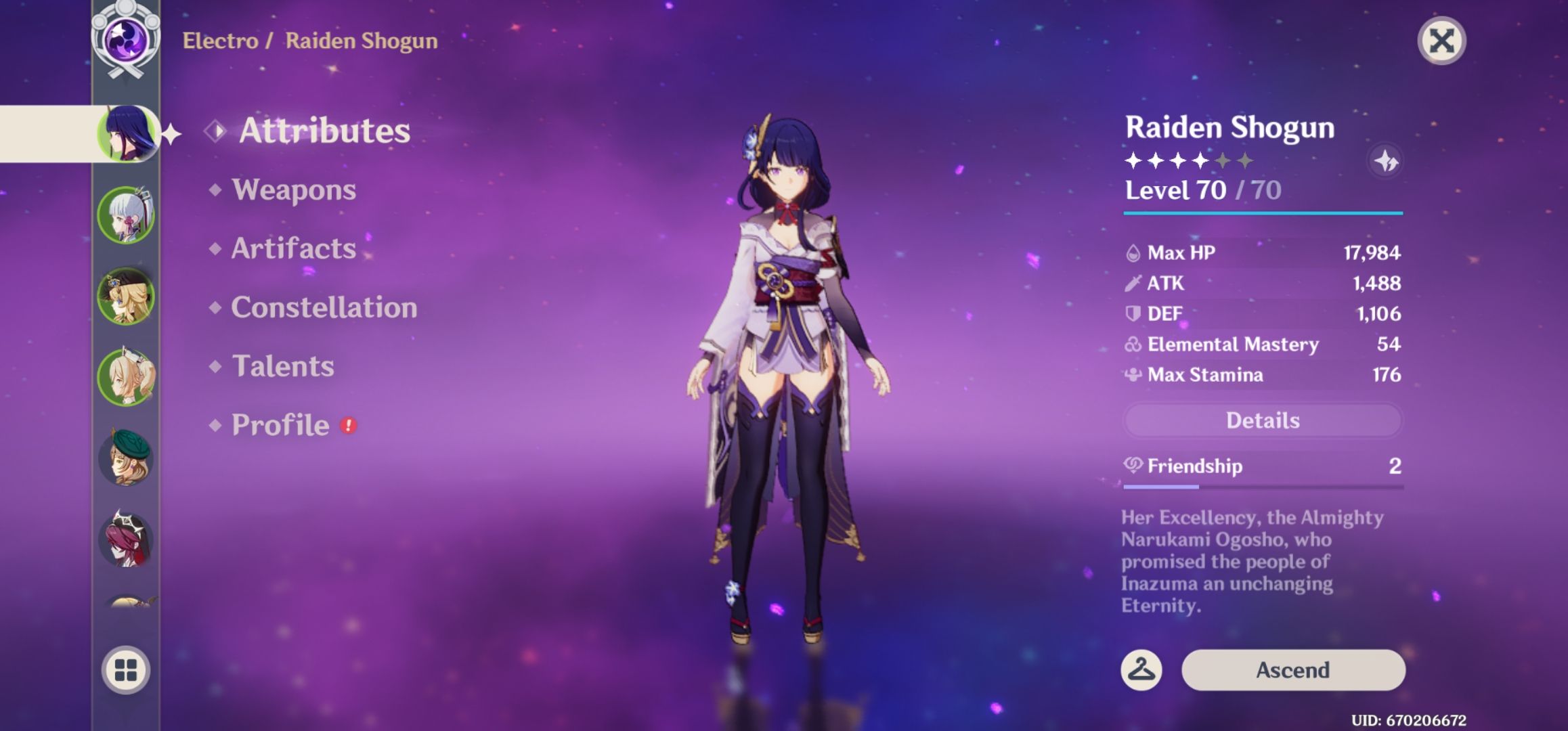Click the Max Stamina stat row
The image size is (1568, 731).
[x=1205, y=375]
